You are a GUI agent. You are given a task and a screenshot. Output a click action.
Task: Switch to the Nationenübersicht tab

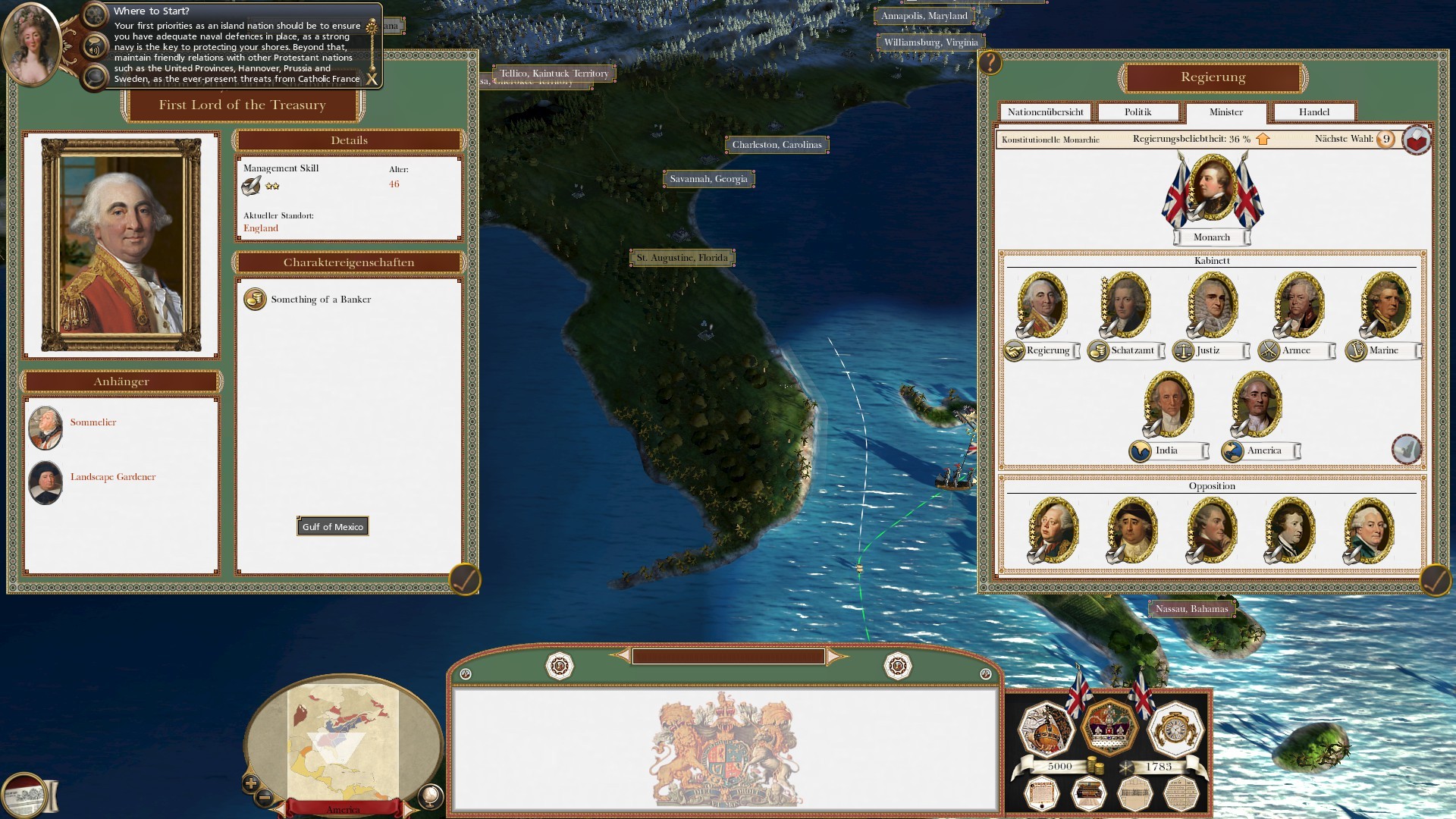(x=1045, y=112)
